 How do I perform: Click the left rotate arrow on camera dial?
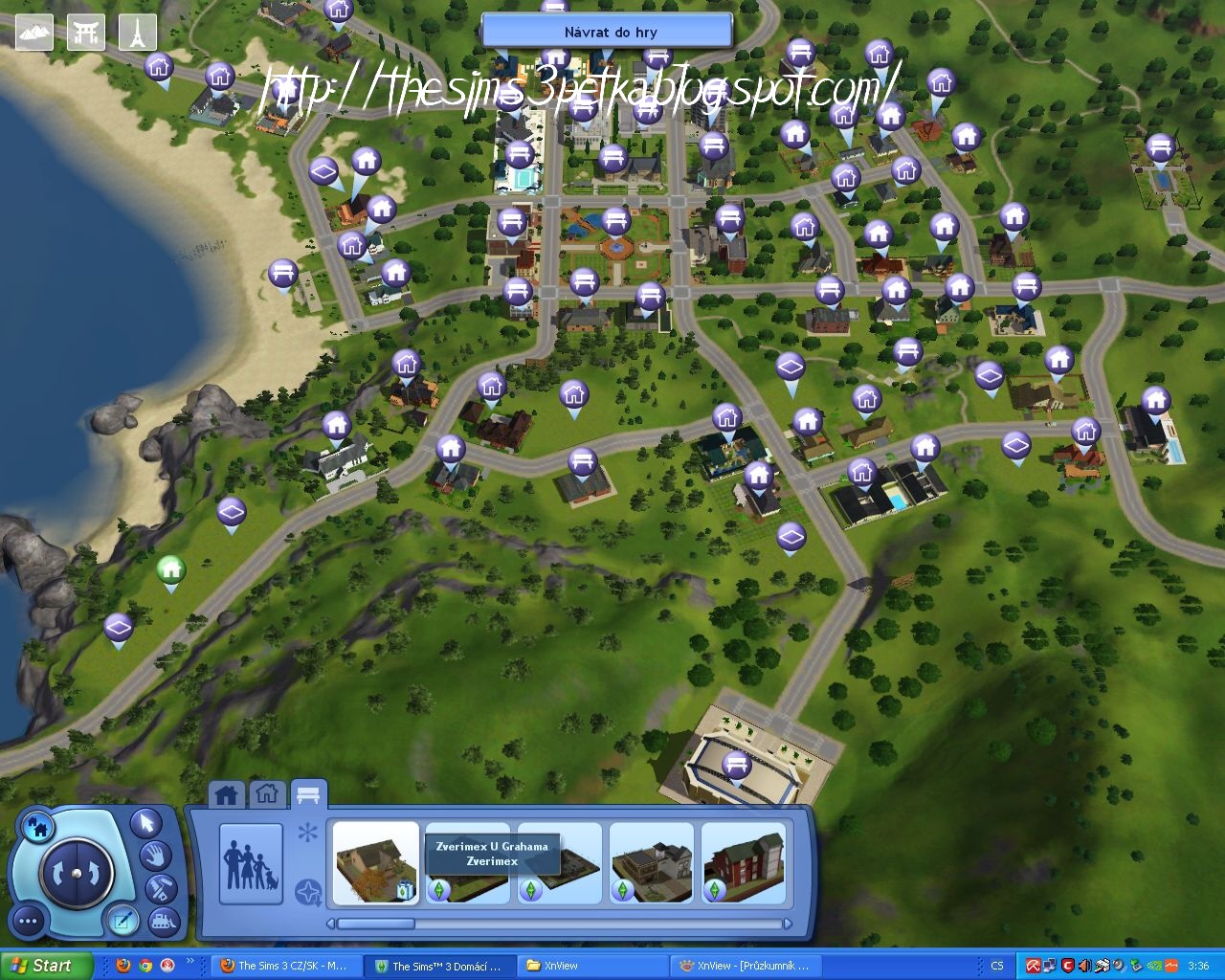[x=58, y=872]
